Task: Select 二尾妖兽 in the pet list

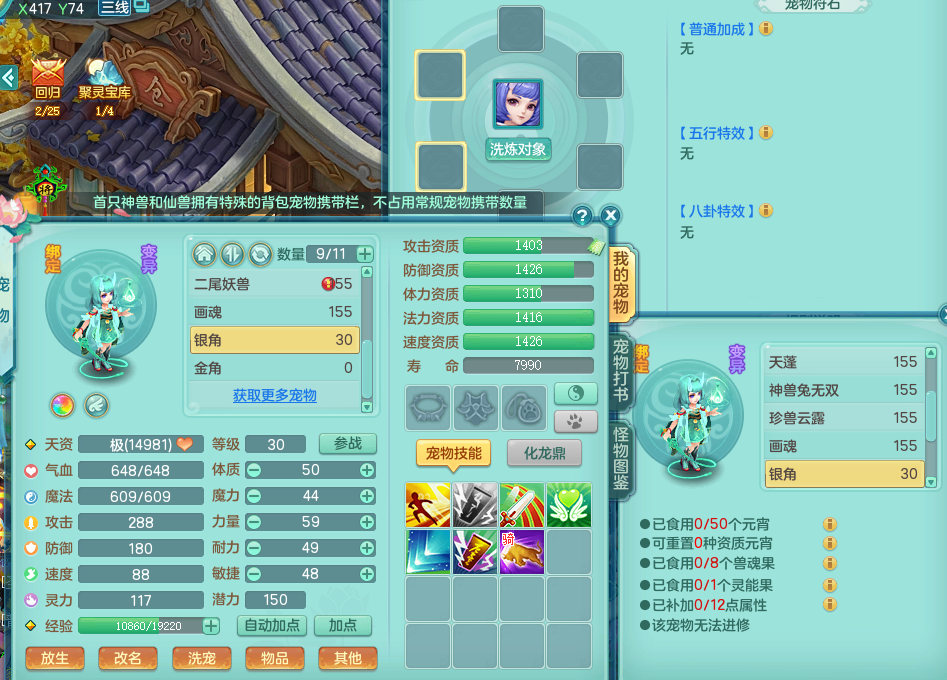Action: coord(273,284)
